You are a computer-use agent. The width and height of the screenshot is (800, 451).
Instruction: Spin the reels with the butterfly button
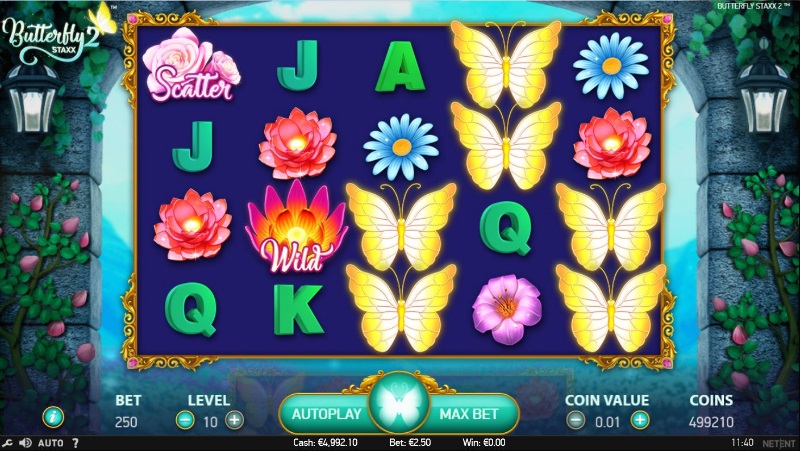(400, 410)
